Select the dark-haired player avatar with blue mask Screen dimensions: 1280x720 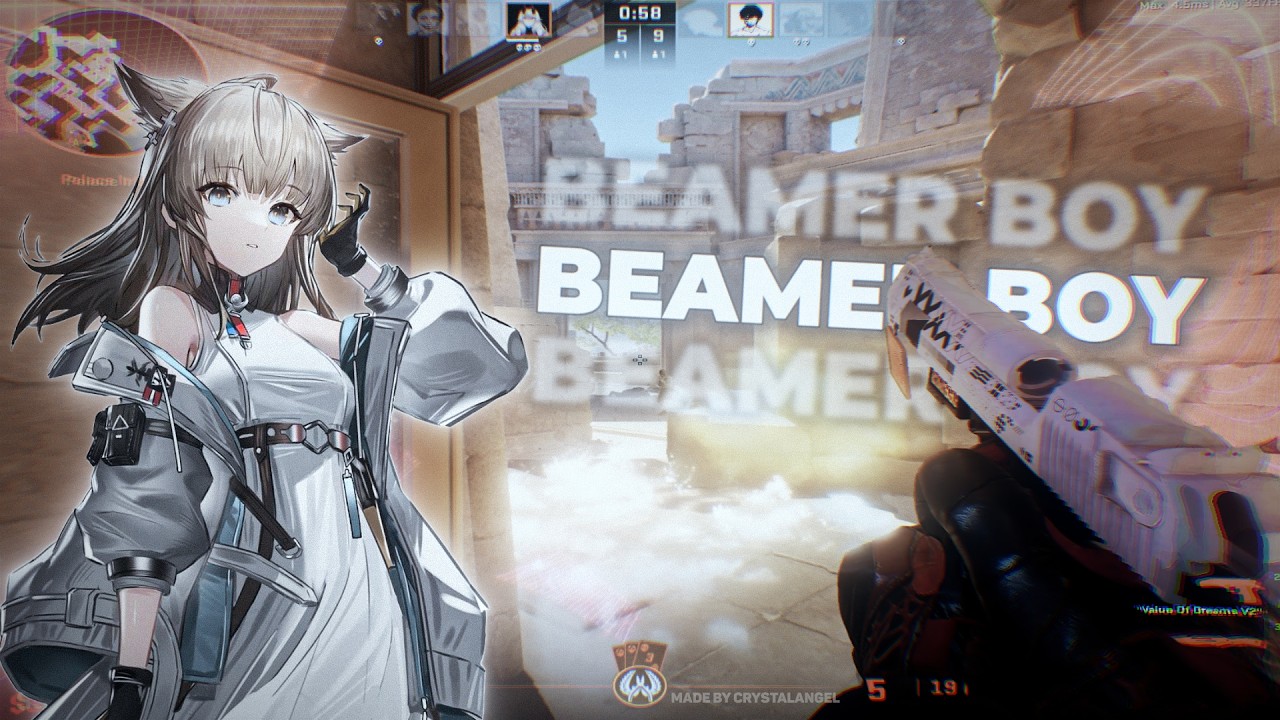point(749,19)
